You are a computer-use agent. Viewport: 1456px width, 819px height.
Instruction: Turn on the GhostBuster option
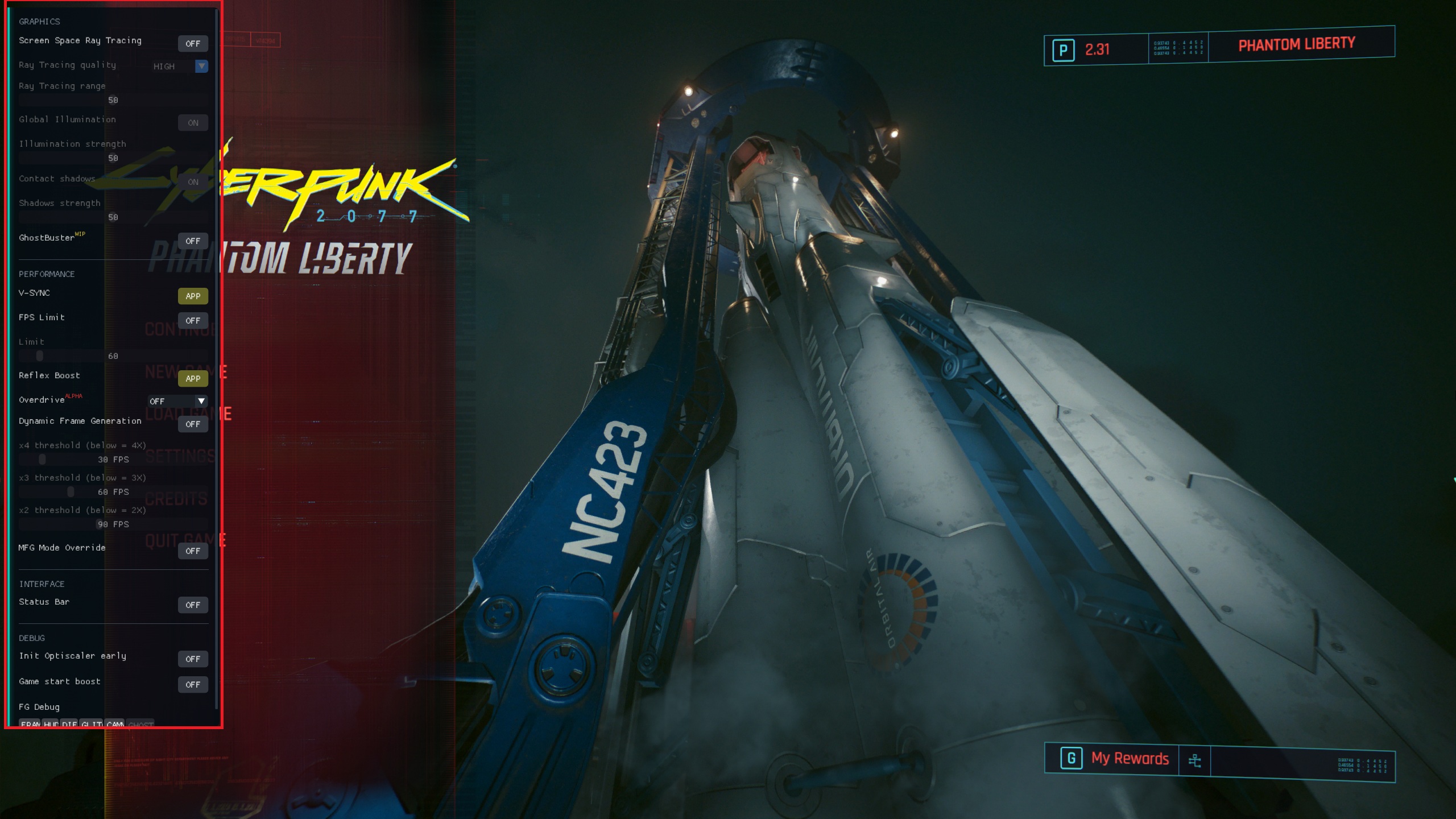click(x=193, y=241)
